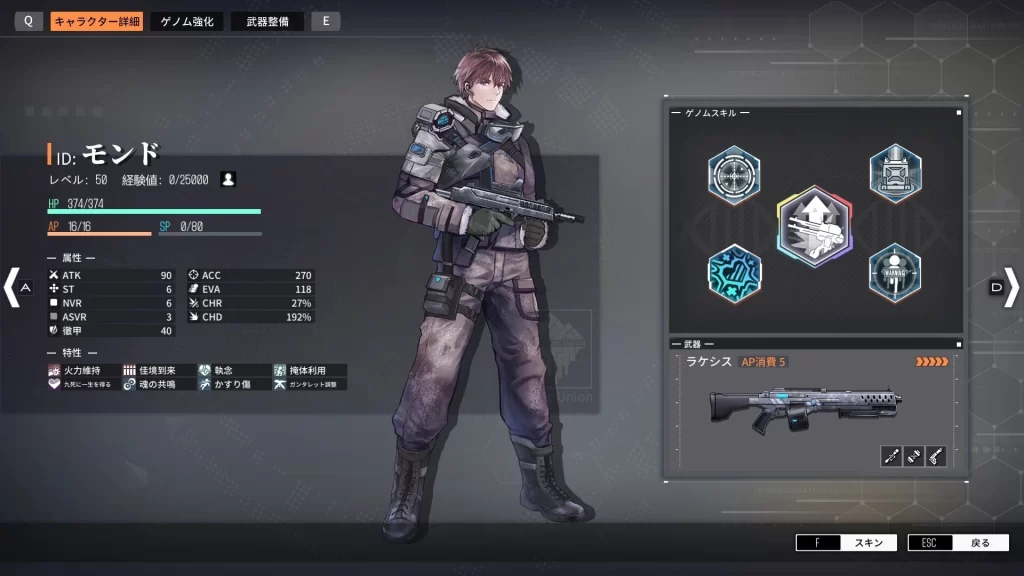Switch to the ゲノム強化 tab

coord(187,21)
